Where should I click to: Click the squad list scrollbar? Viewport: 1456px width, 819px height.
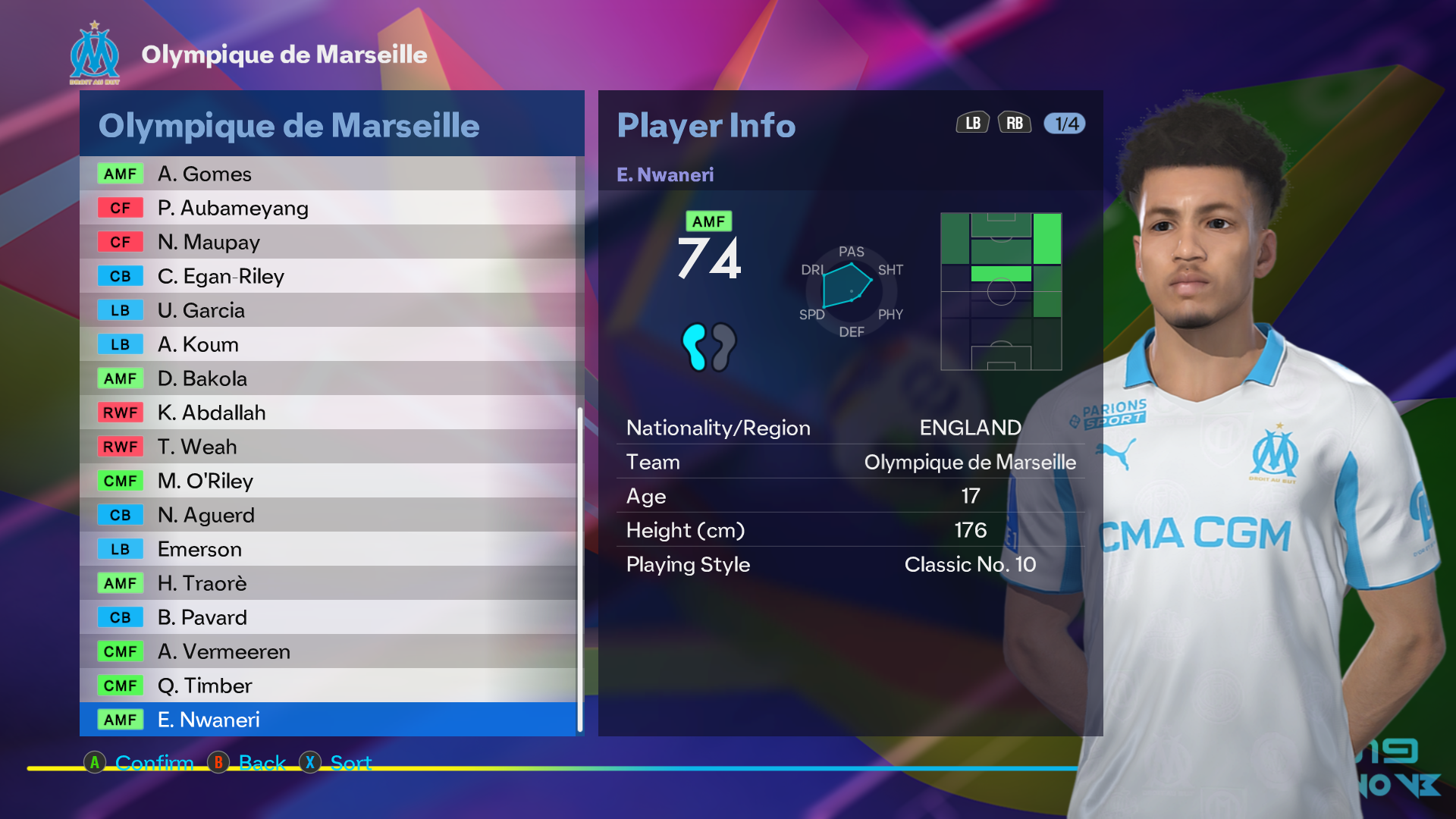point(580,569)
